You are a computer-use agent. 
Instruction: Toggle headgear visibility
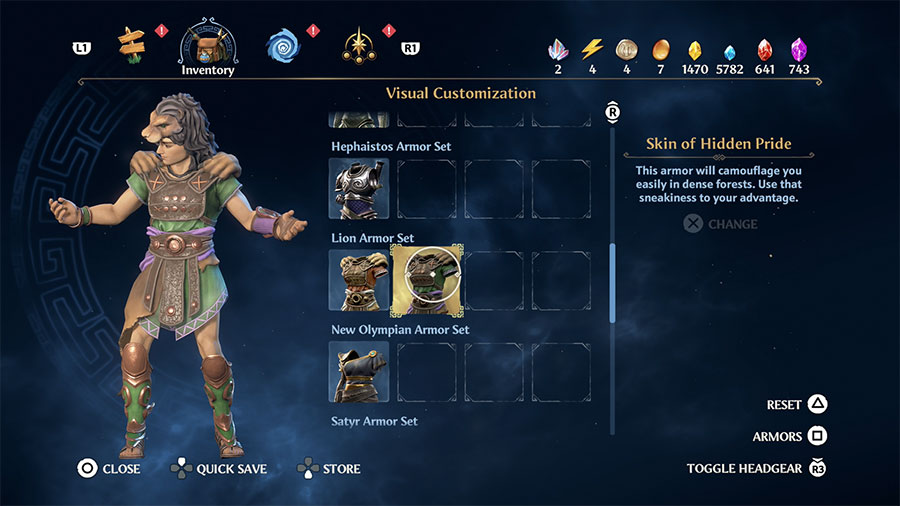click(x=756, y=468)
